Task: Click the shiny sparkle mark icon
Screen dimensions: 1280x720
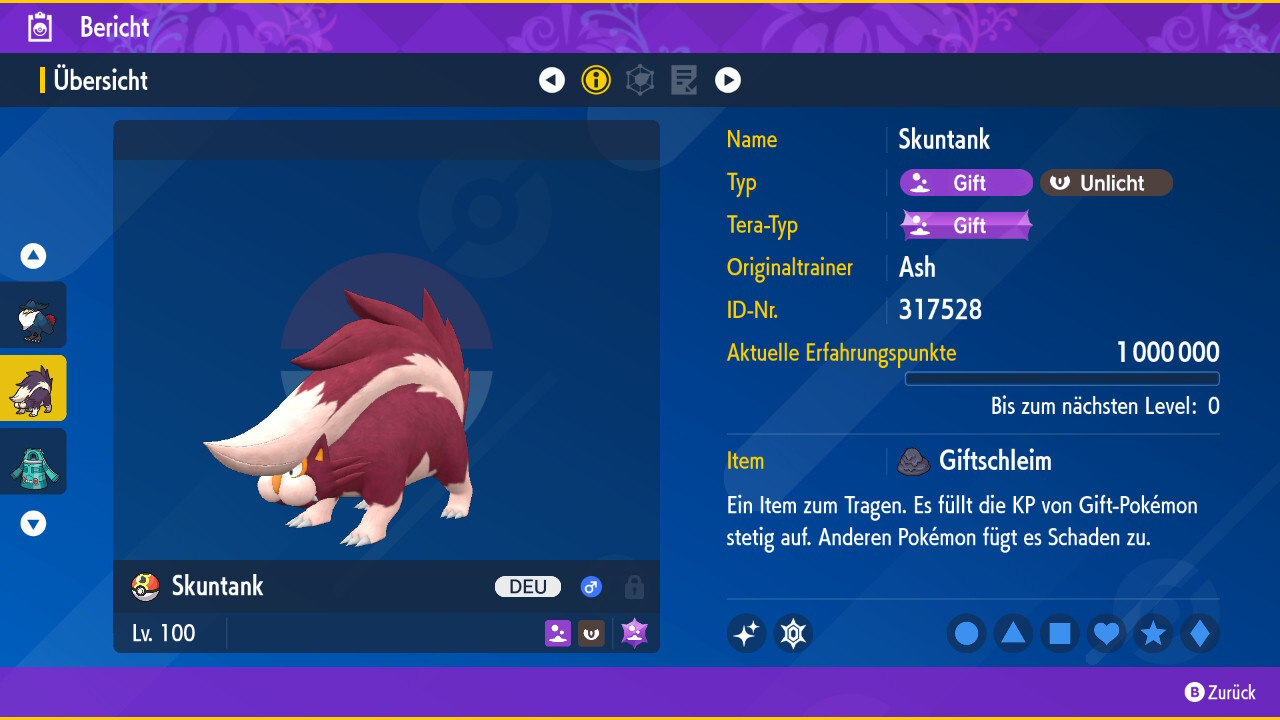Action: click(746, 632)
